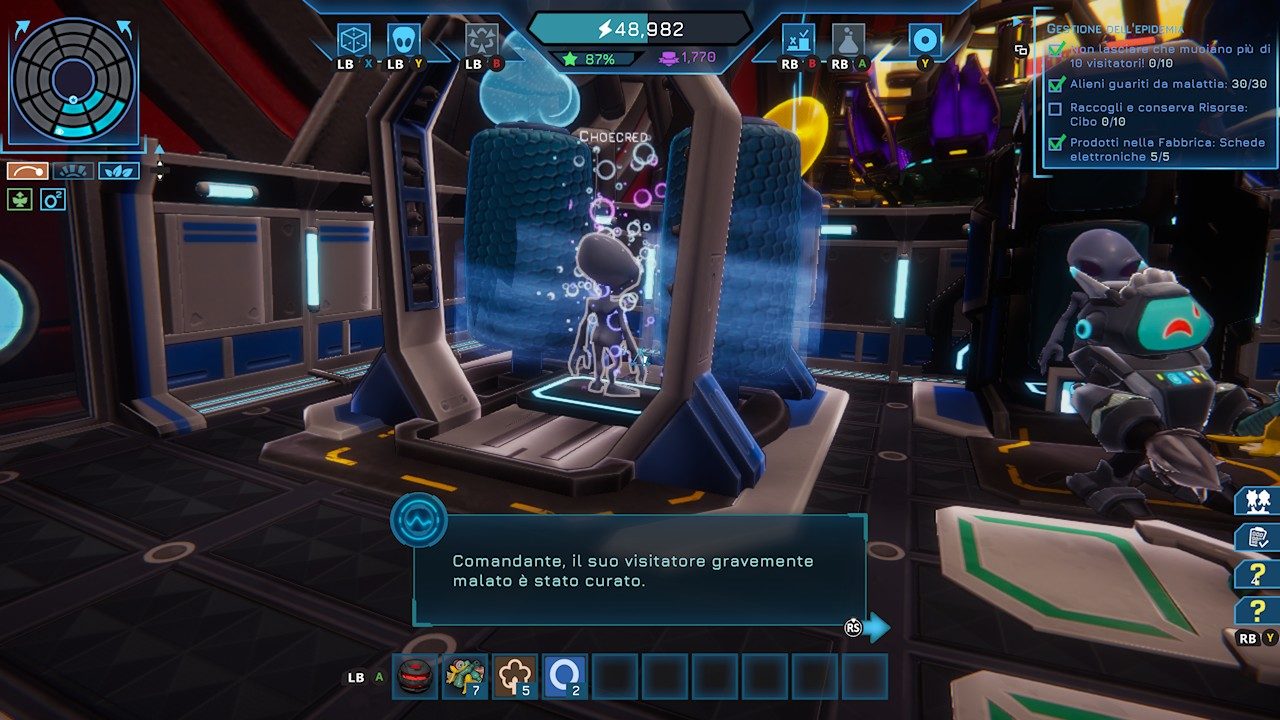Open the clipboard tasks side button
Image resolution: width=1280 pixels, height=720 pixels.
pos(1258,538)
